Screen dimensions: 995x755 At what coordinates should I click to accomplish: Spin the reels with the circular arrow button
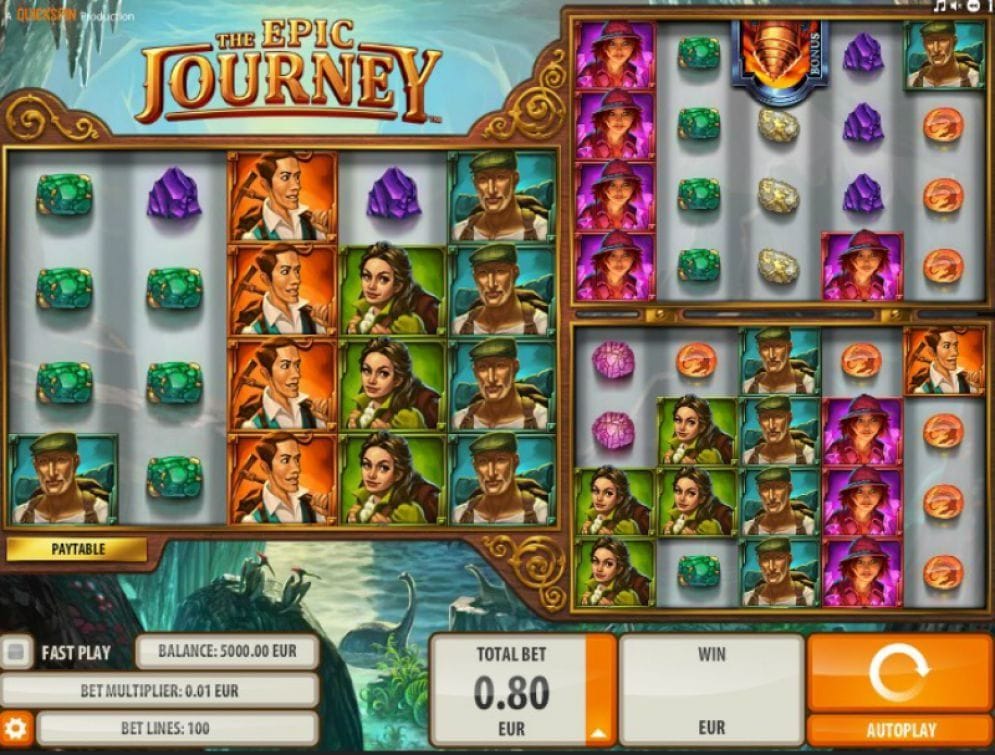tap(899, 673)
